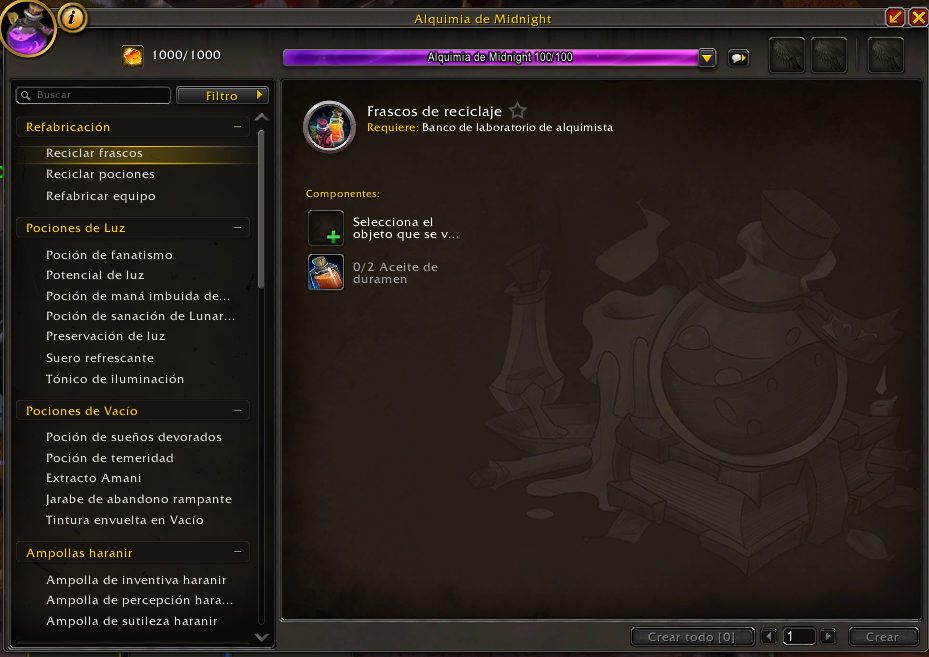
Task: Choose Tintura envuelta en Vacío recipe
Action: point(124,520)
